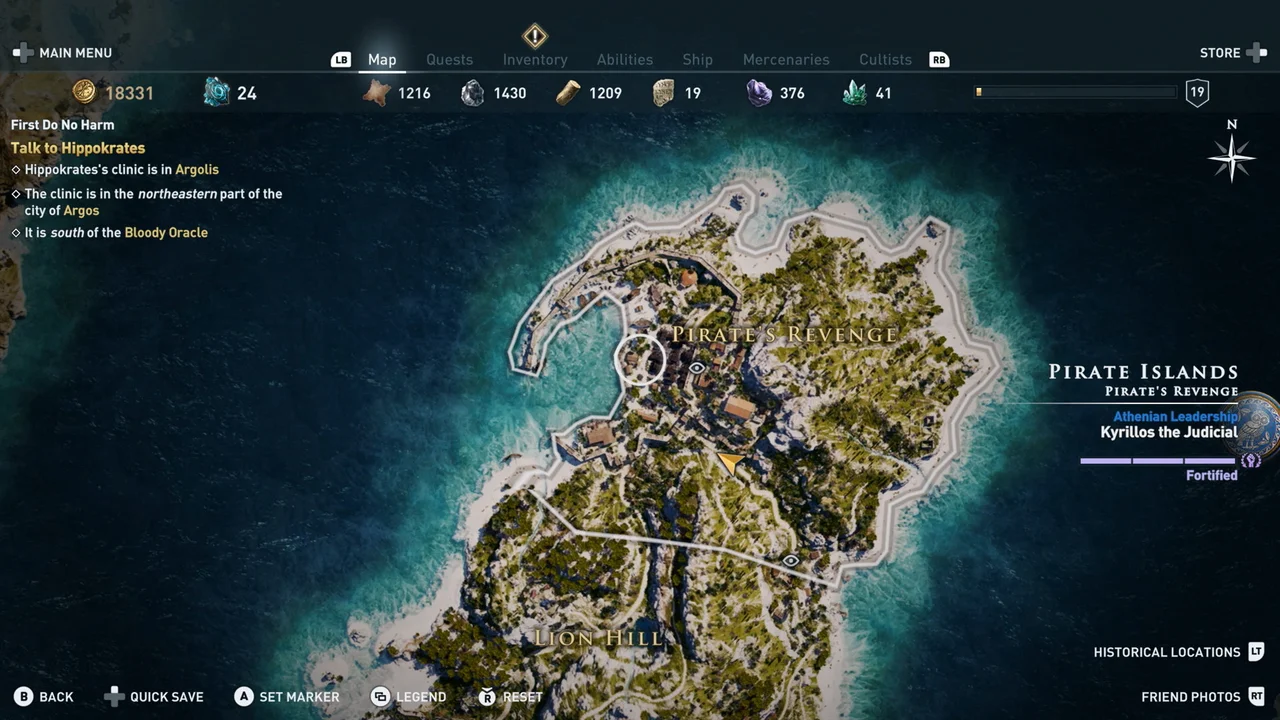The width and height of the screenshot is (1280, 720).
Task: Open the Ship tab
Action: coord(697,59)
